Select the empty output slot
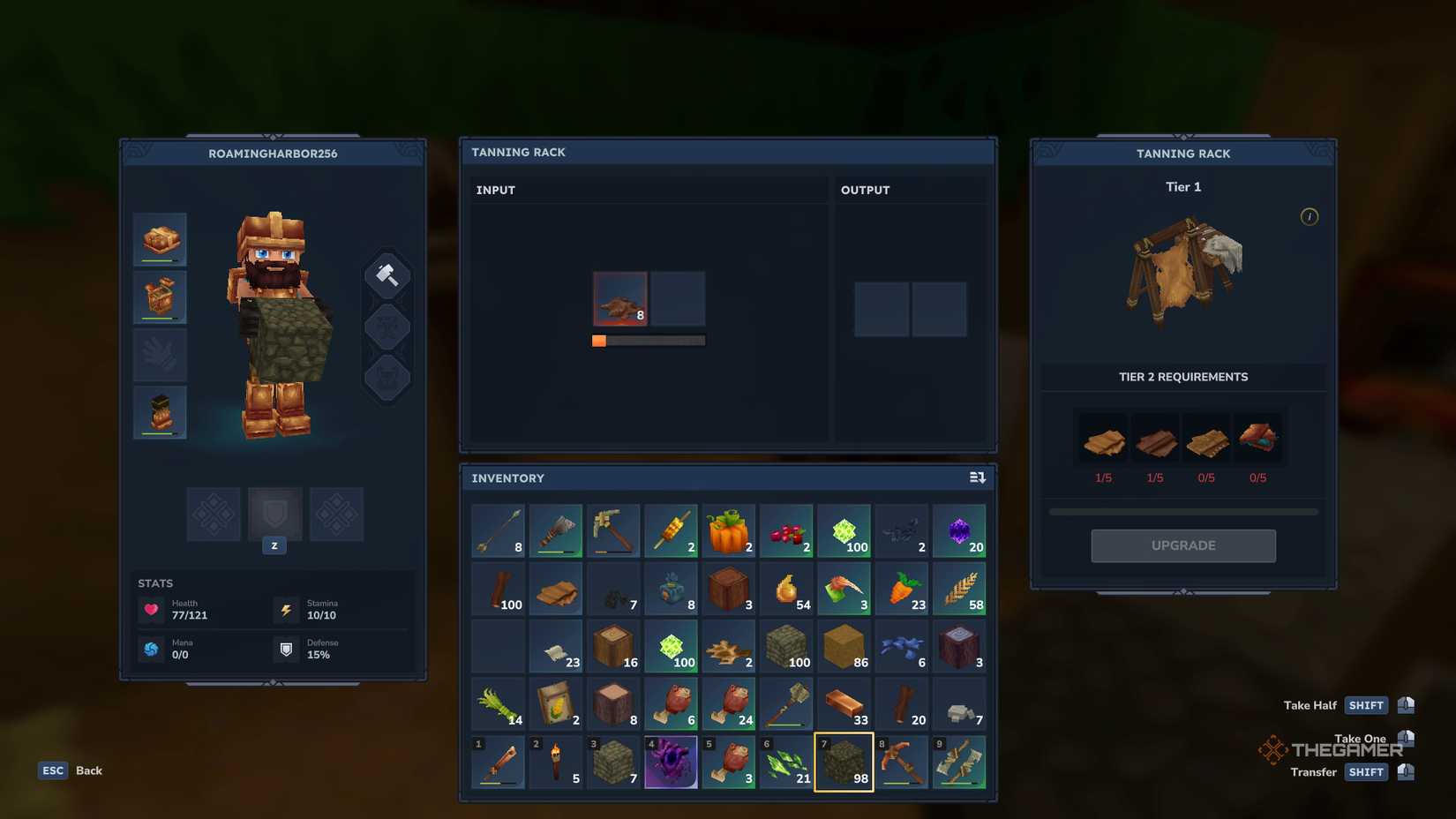Viewport: 1456px width, 819px height. 882,309
